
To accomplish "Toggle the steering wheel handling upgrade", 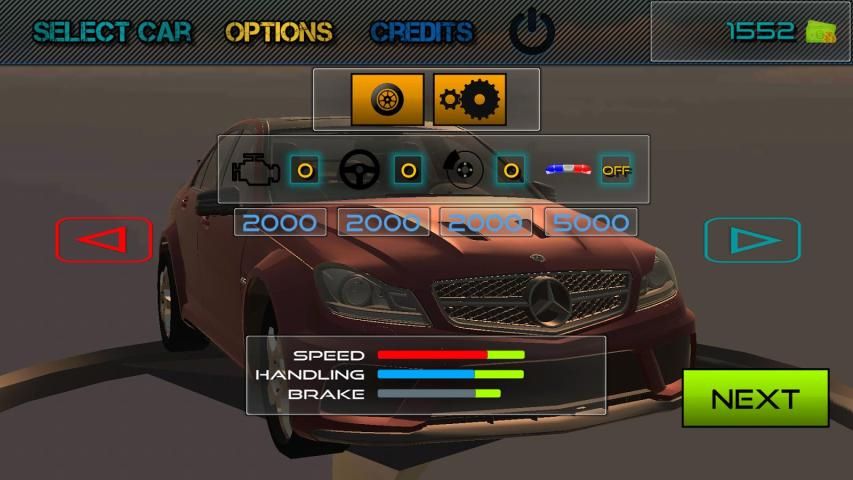I will click(x=407, y=170).
